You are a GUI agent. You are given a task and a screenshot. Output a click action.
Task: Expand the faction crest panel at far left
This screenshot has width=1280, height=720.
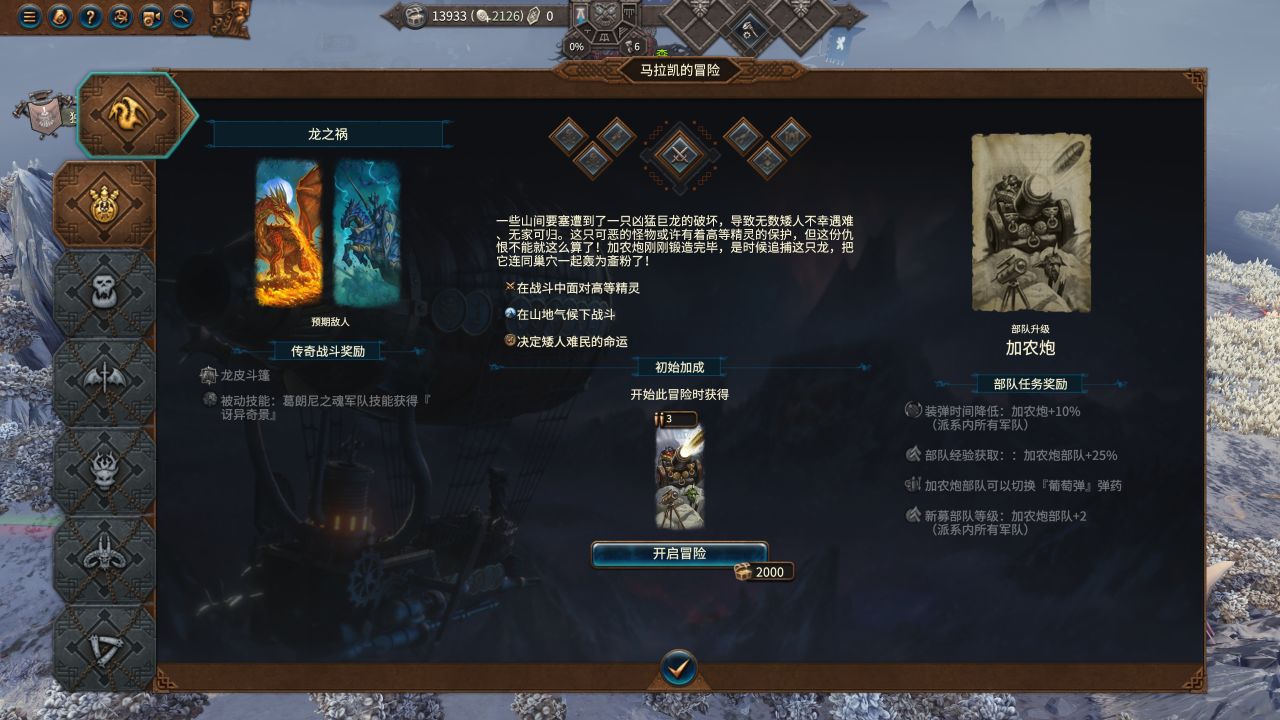(44, 113)
